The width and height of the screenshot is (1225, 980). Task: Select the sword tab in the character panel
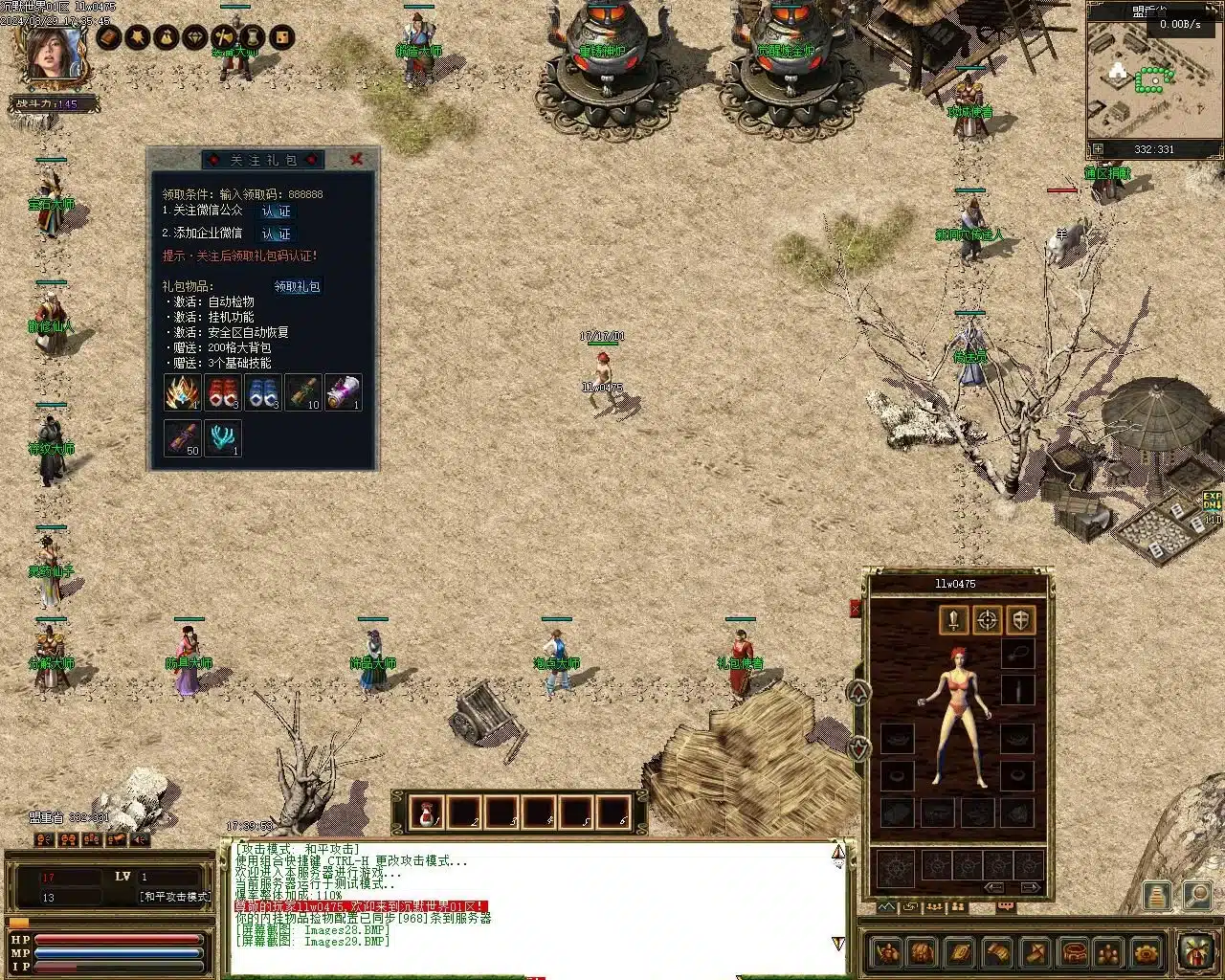coord(953,619)
